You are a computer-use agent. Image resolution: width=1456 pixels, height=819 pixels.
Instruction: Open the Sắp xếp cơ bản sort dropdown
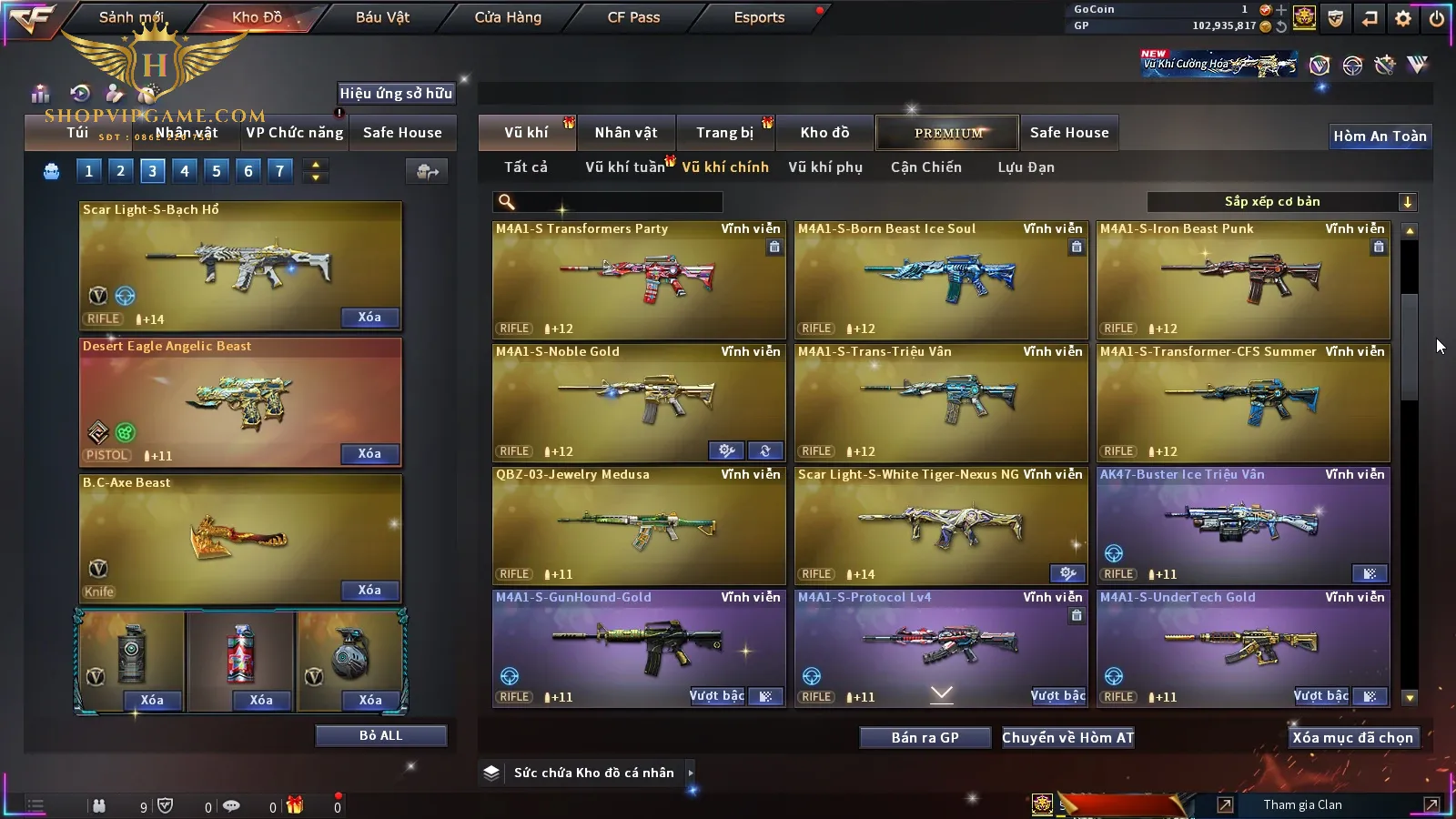[1281, 202]
